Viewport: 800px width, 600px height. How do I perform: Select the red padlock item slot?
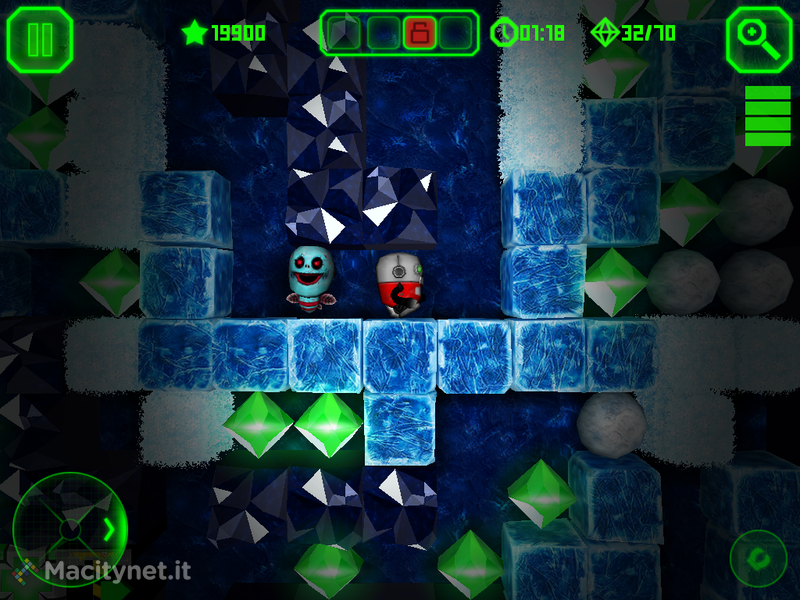(x=418, y=33)
